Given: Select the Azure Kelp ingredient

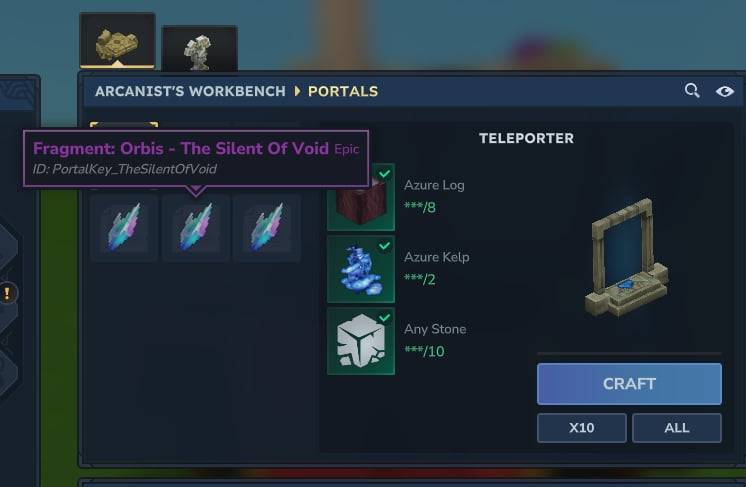Looking at the screenshot, I should [x=361, y=269].
